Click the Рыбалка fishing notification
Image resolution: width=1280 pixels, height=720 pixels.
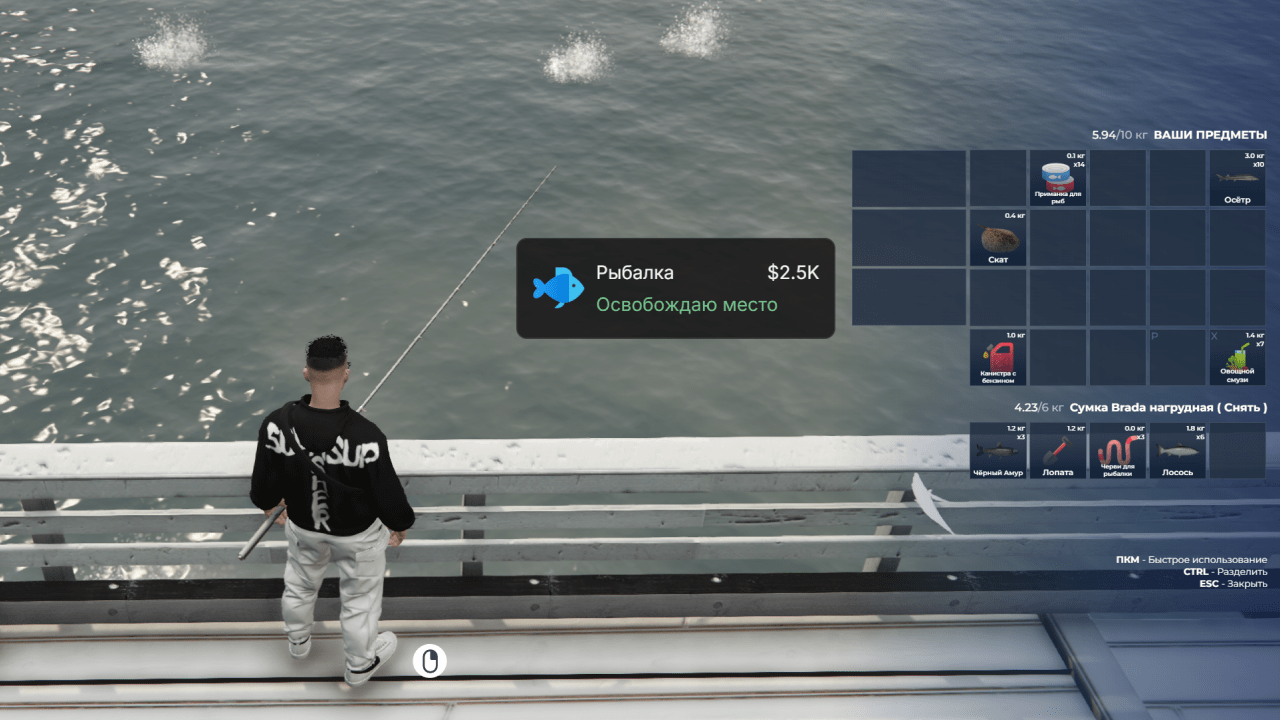coord(675,288)
